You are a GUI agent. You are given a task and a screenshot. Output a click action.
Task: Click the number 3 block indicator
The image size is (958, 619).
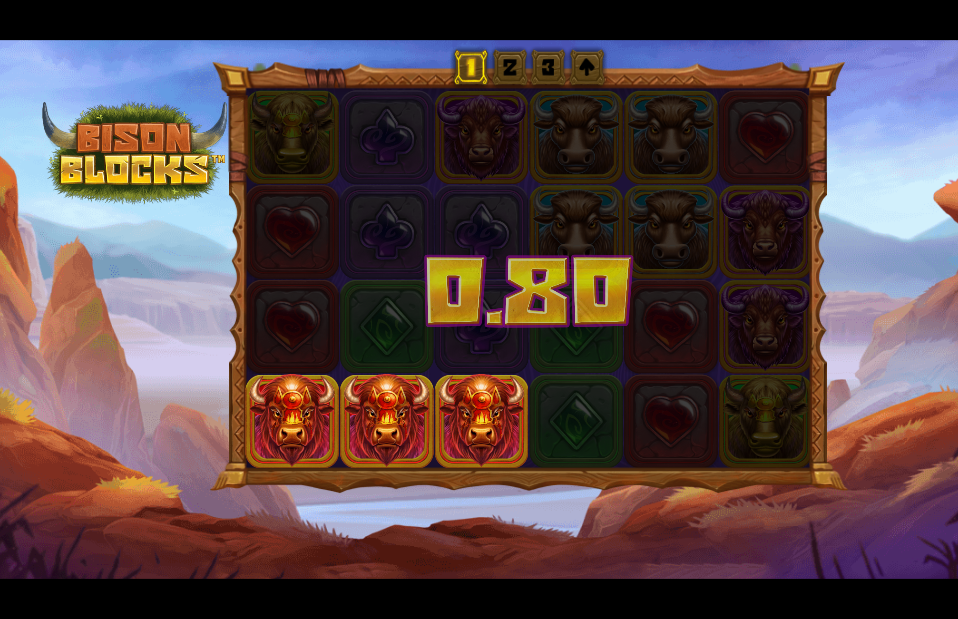(547, 67)
